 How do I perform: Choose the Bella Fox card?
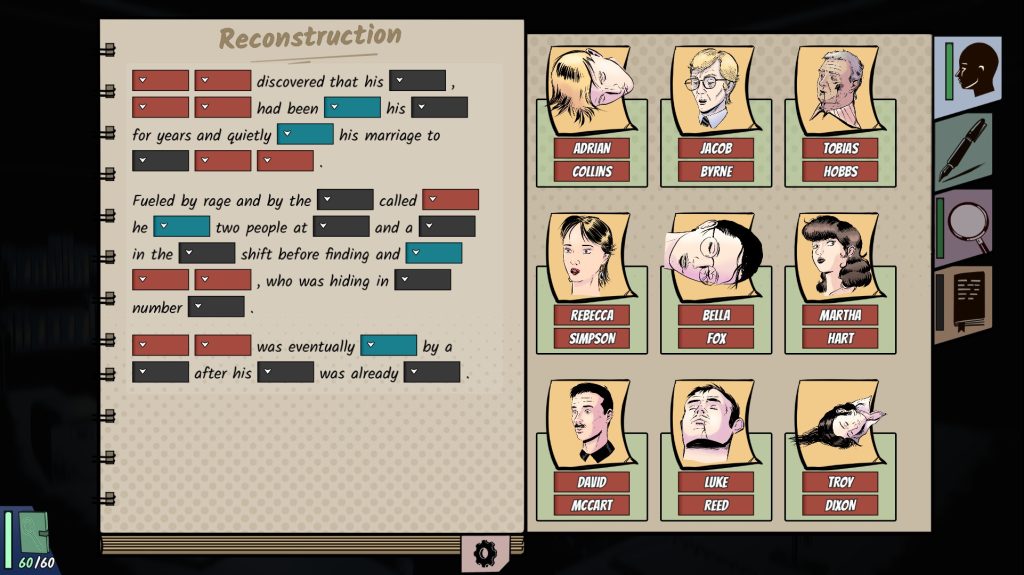pyautogui.click(x=716, y=282)
